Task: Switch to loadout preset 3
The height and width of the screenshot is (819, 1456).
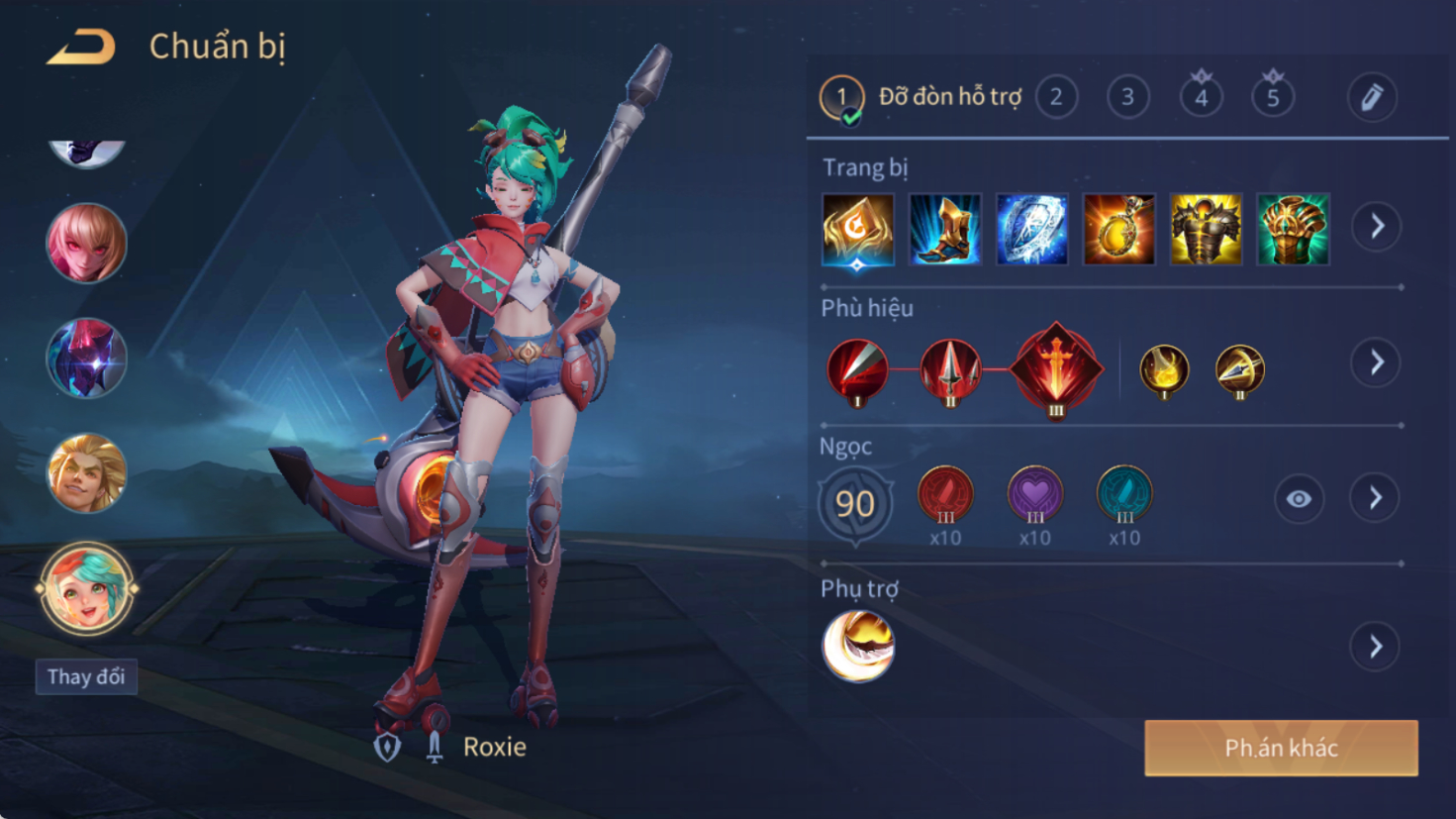Action: (1127, 97)
